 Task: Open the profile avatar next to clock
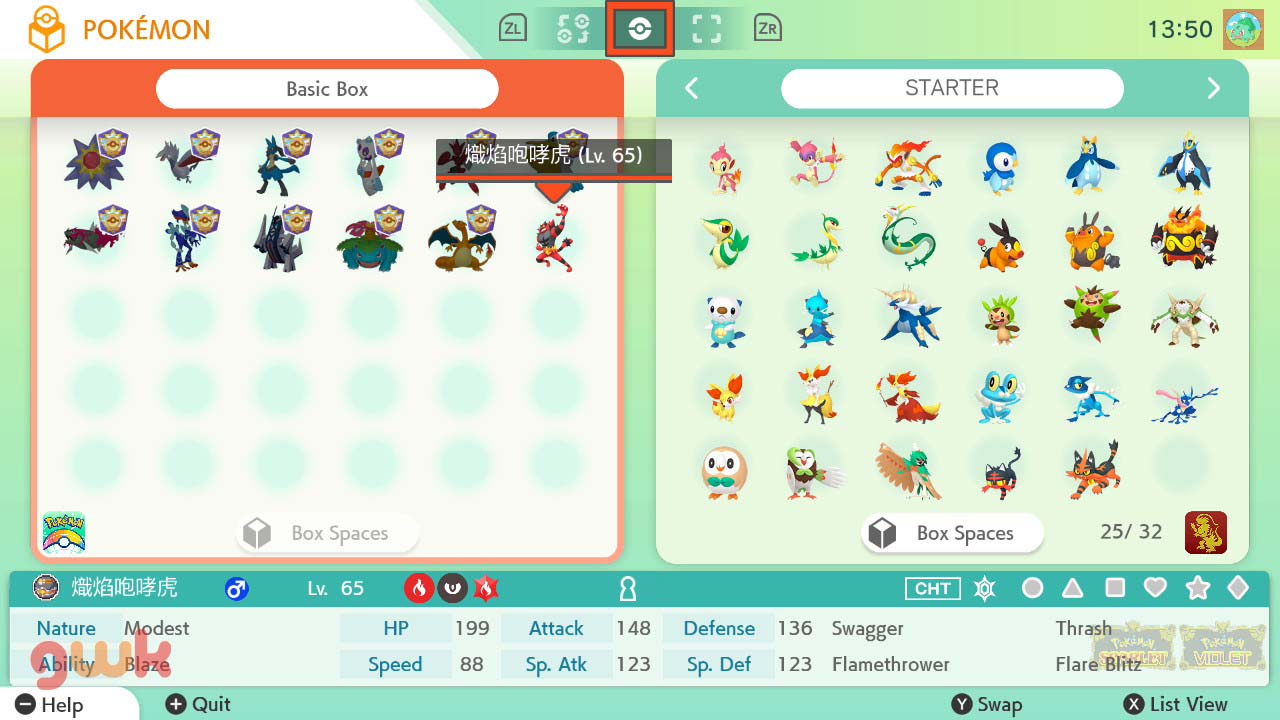pos(1243,30)
